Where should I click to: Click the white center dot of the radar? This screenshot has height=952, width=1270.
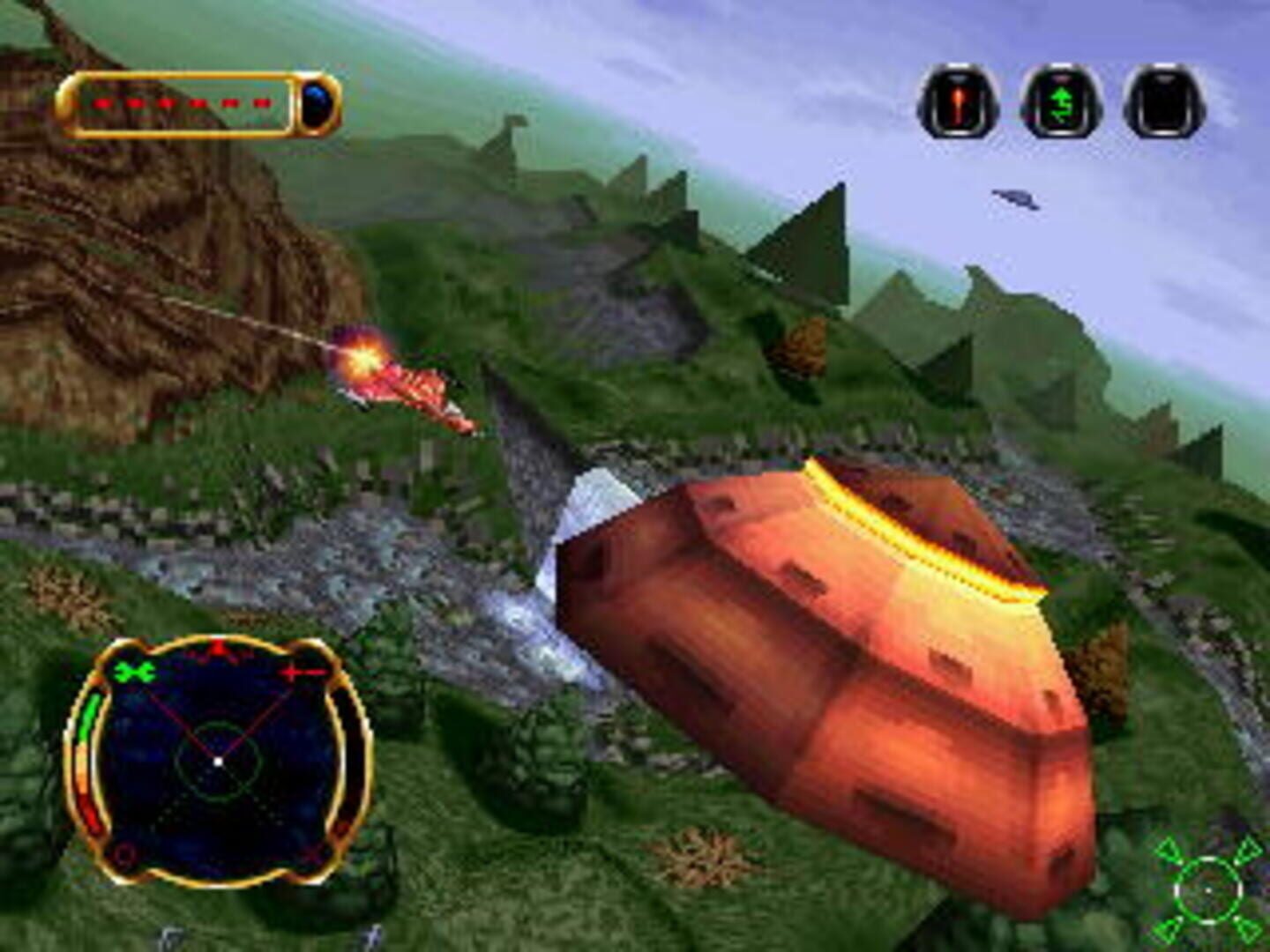pyautogui.click(x=219, y=761)
